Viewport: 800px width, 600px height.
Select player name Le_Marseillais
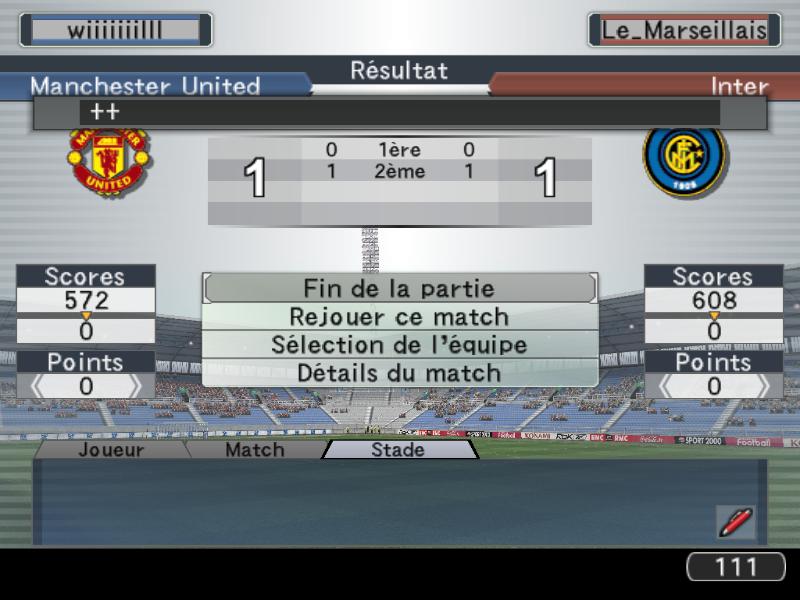point(684,30)
